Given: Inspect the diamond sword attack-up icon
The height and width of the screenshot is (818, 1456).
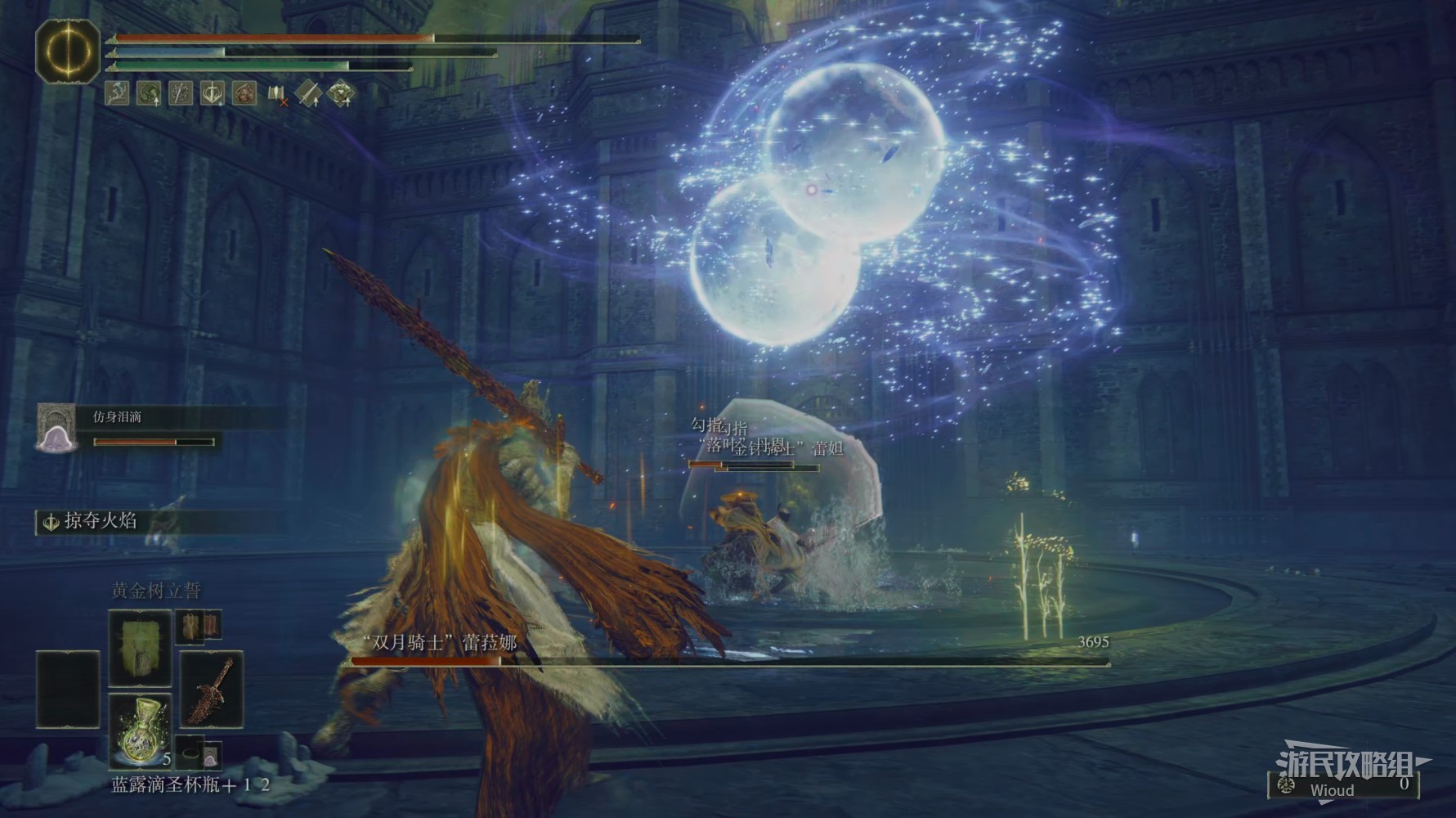Looking at the screenshot, I should [x=309, y=94].
